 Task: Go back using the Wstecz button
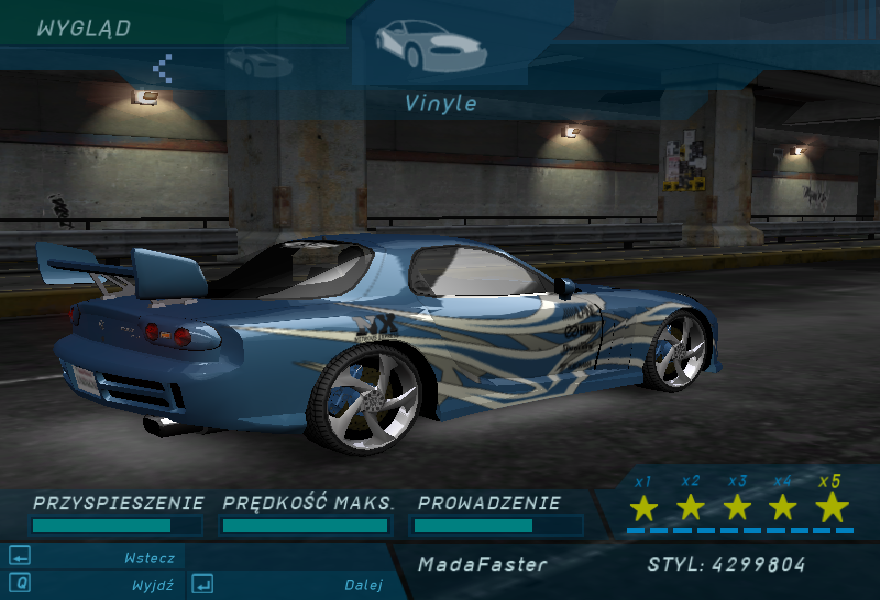pos(149,558)
